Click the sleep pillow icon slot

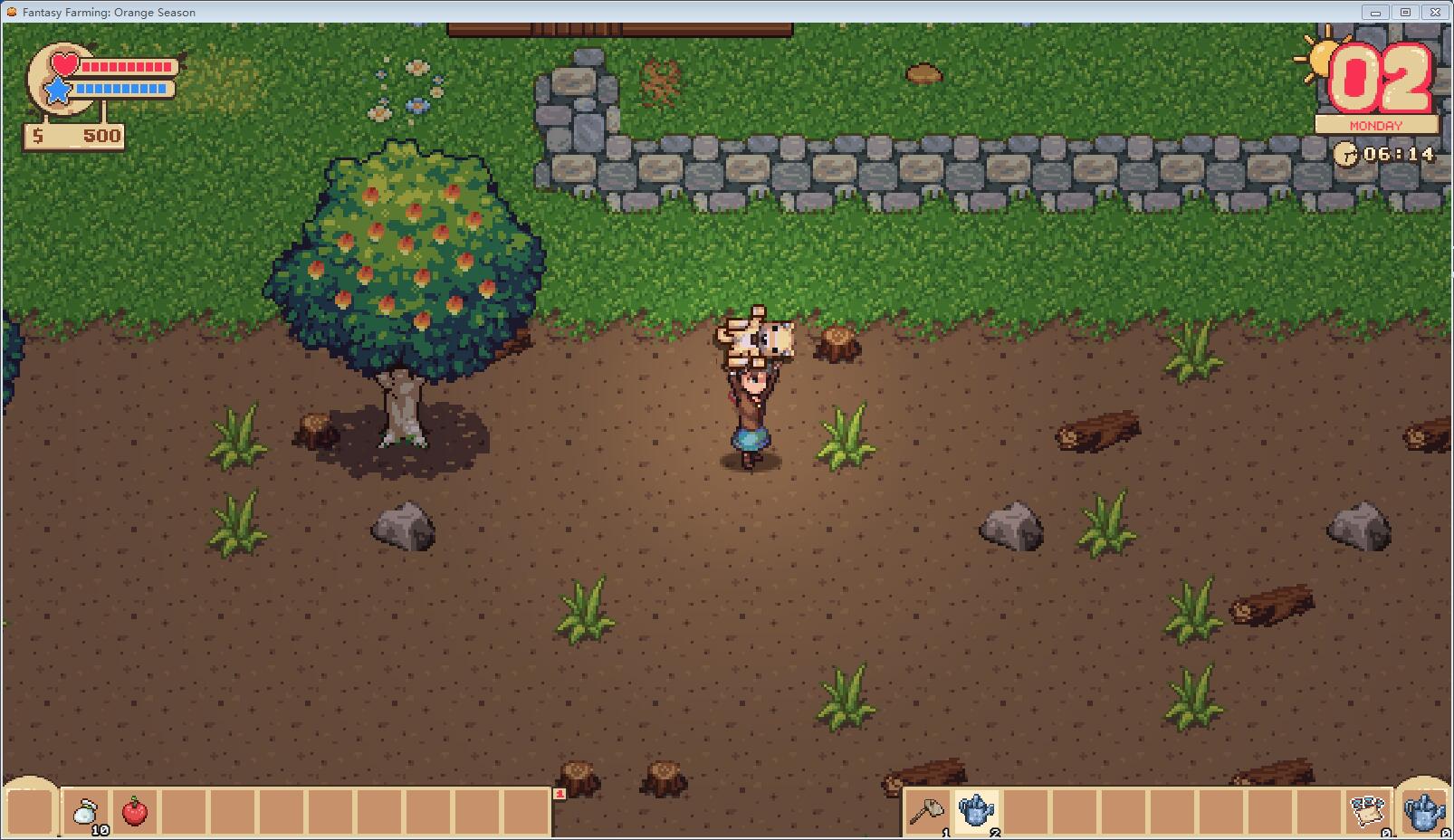pyautogui.click(x=1367, y=811)
